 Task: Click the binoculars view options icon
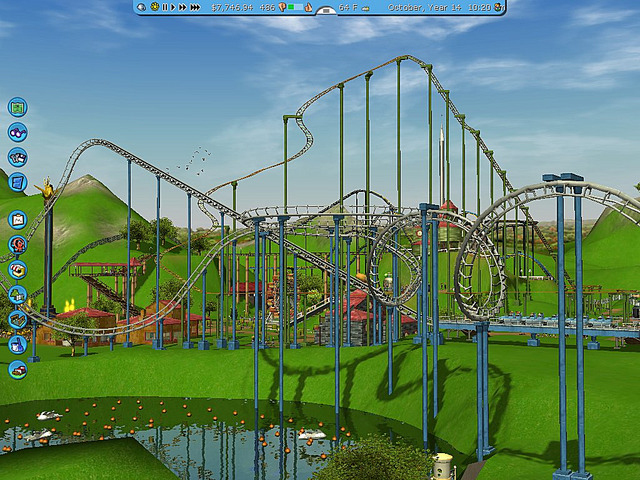[17, 132]
